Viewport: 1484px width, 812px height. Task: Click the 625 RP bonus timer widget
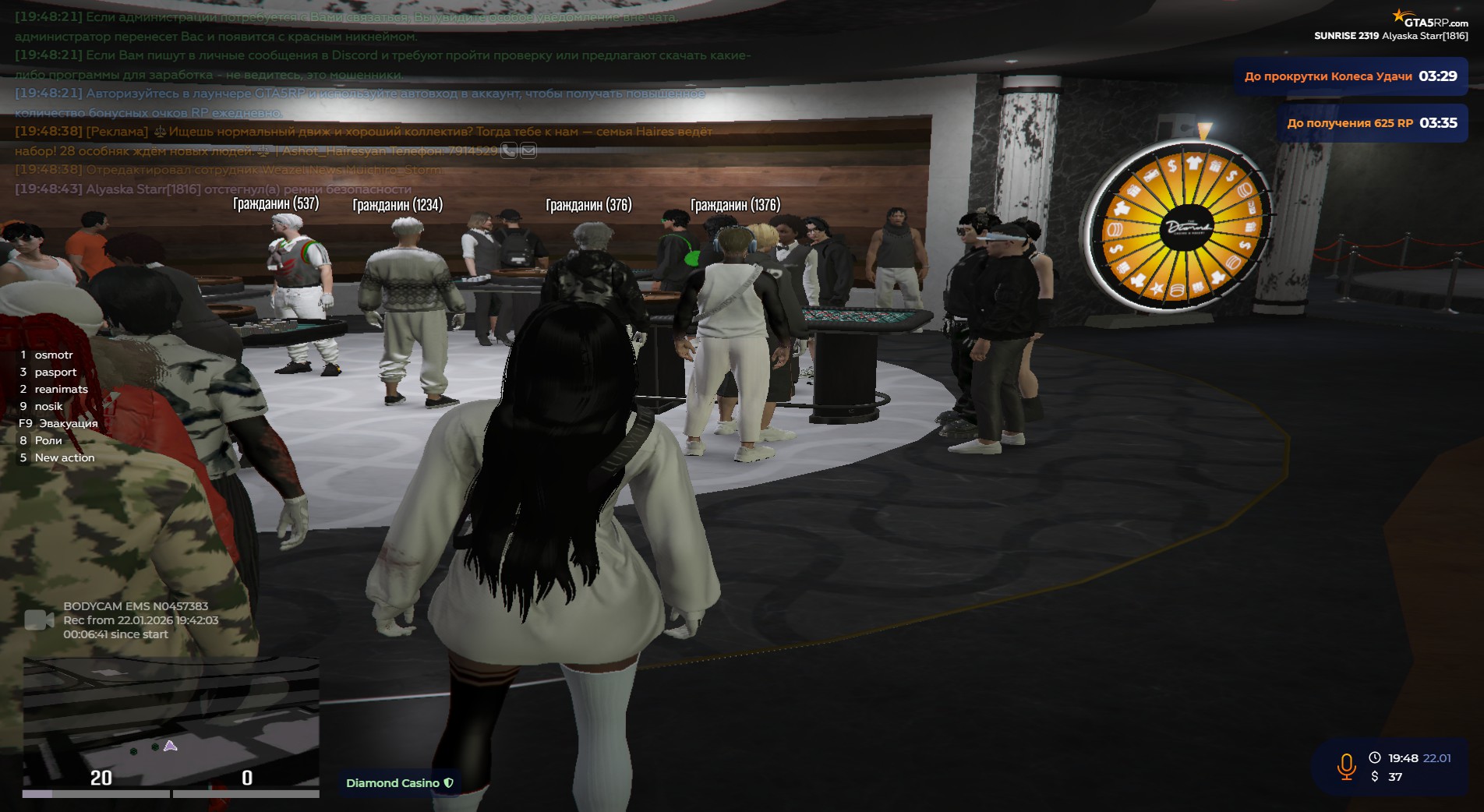coord(1371,123)
